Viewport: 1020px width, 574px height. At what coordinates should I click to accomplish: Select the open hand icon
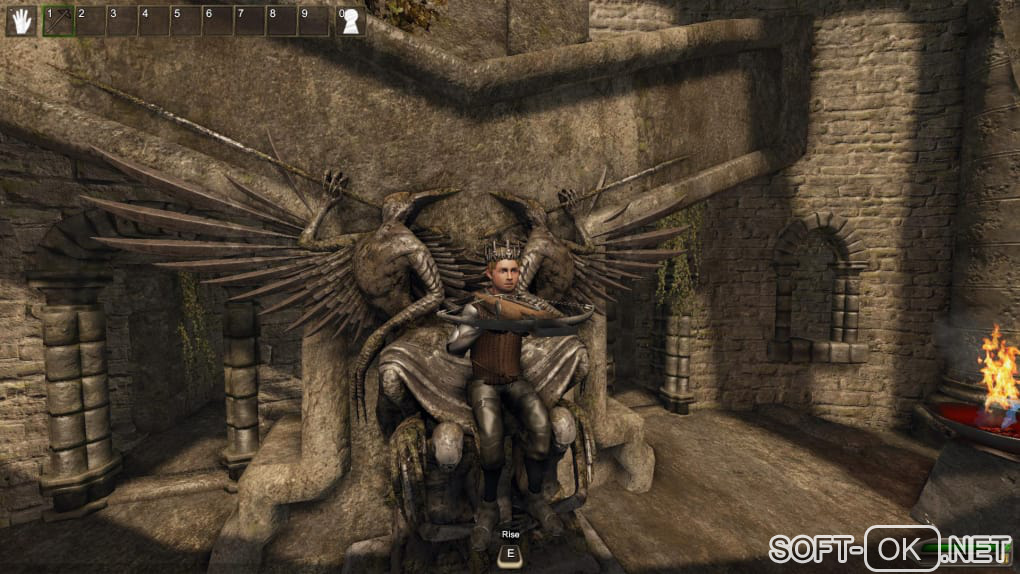[x=20, y=21]
